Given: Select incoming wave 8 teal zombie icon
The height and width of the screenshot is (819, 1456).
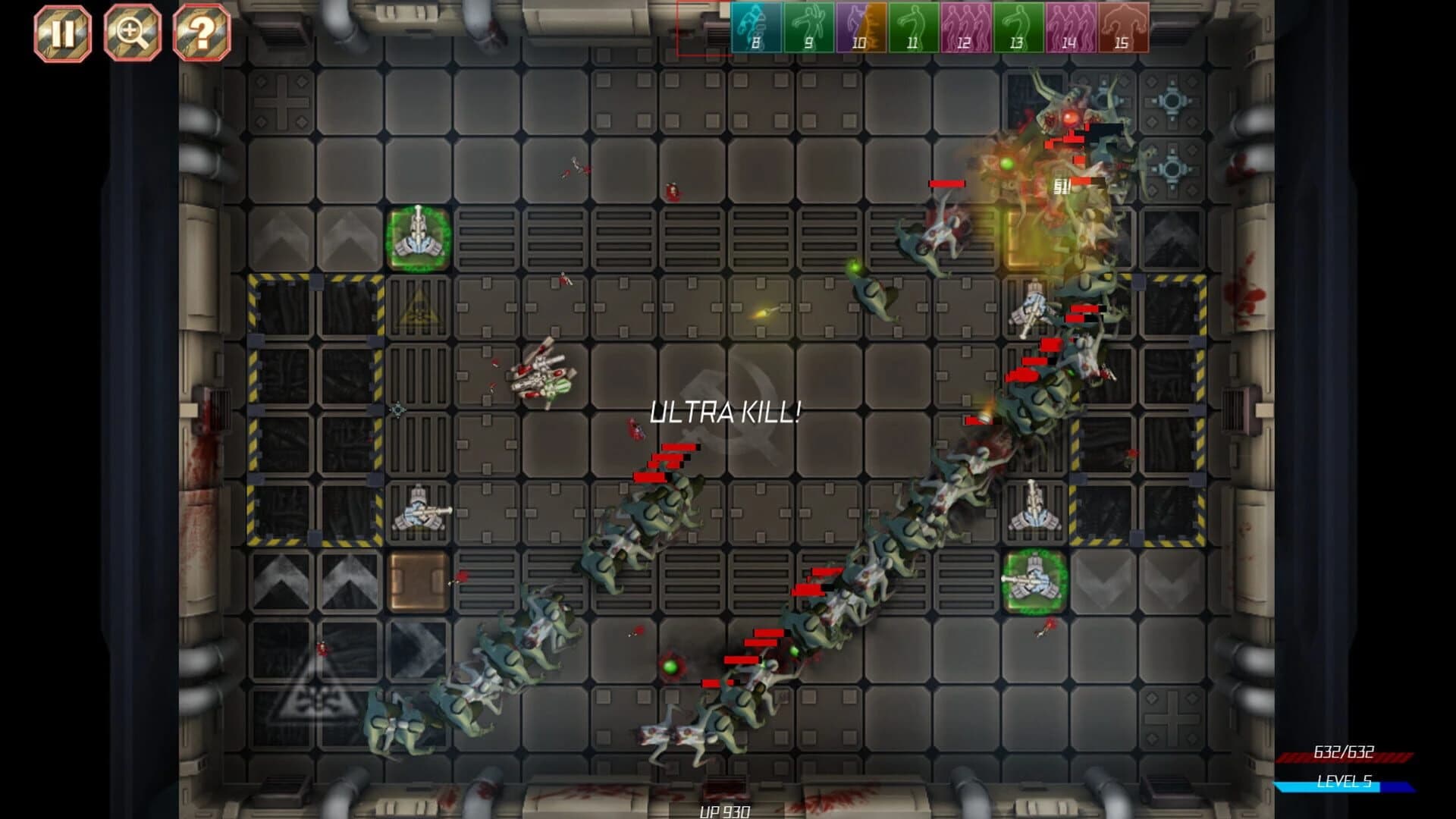Looking at the screenshot, I should coord(754,27).
